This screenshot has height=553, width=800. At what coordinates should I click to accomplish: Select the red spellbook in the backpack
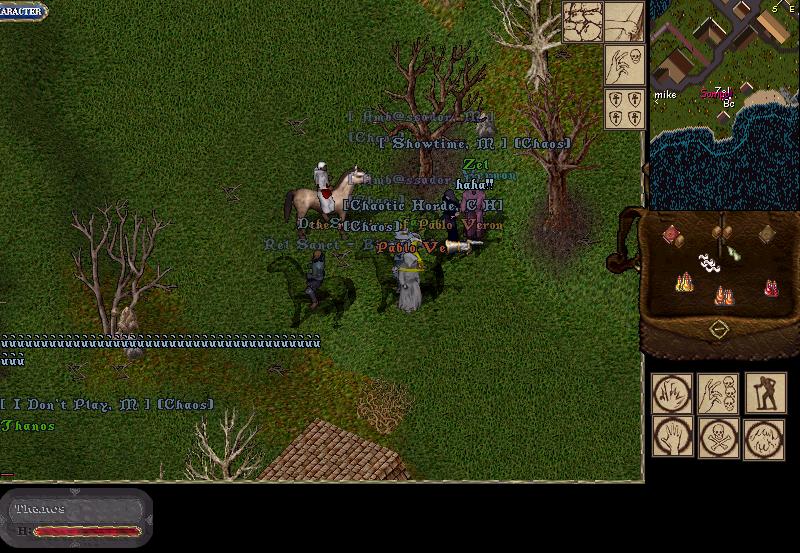(673, 236)
